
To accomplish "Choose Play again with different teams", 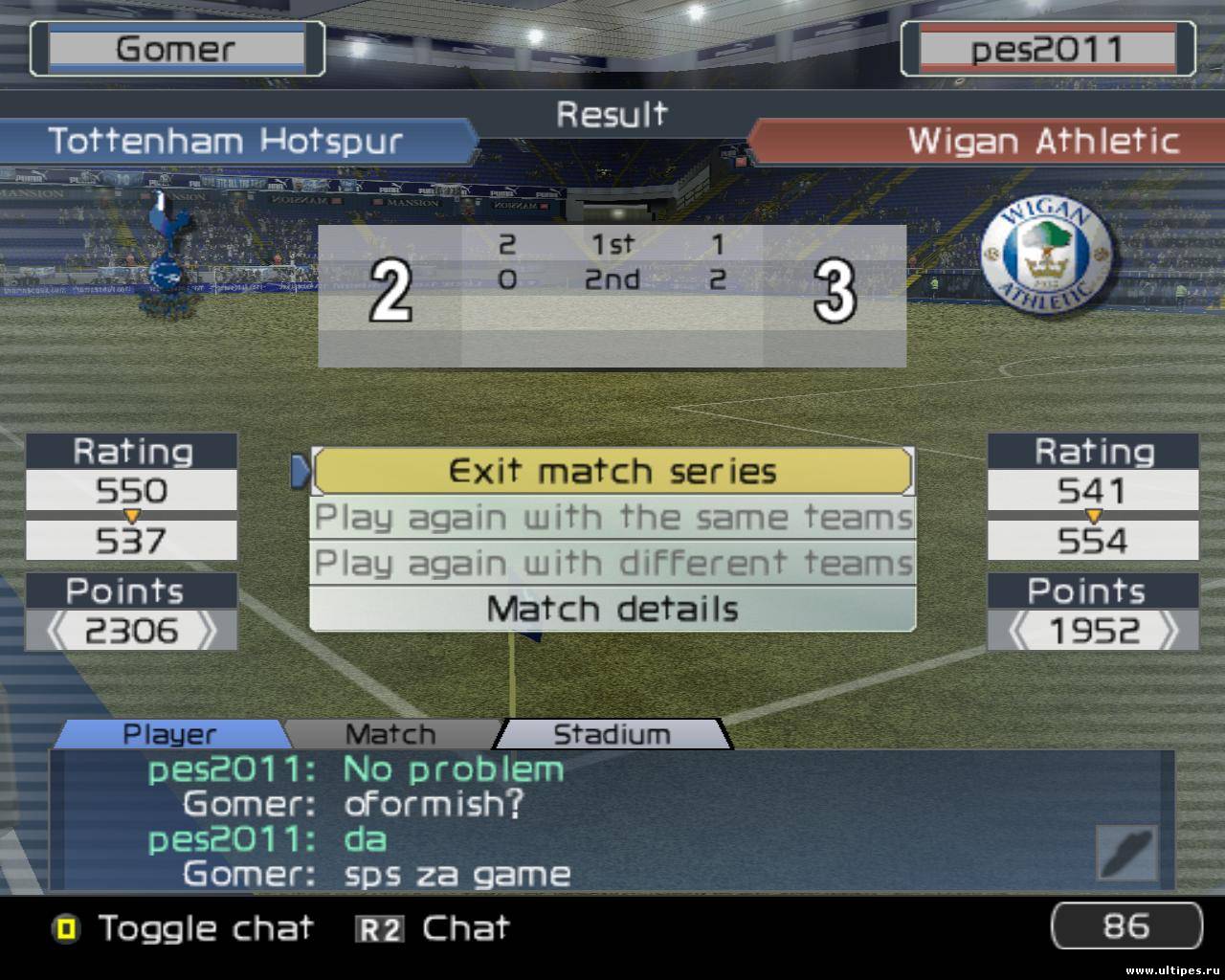I will click(612, 563).
